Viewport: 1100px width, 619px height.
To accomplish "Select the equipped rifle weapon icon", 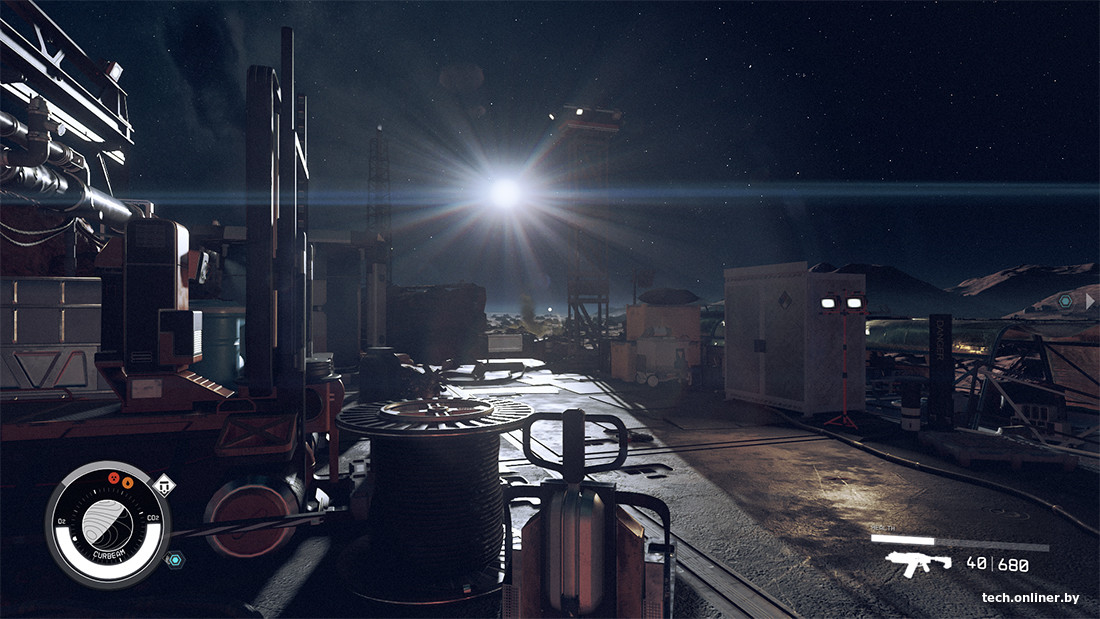I will click(x=918, y=564).
